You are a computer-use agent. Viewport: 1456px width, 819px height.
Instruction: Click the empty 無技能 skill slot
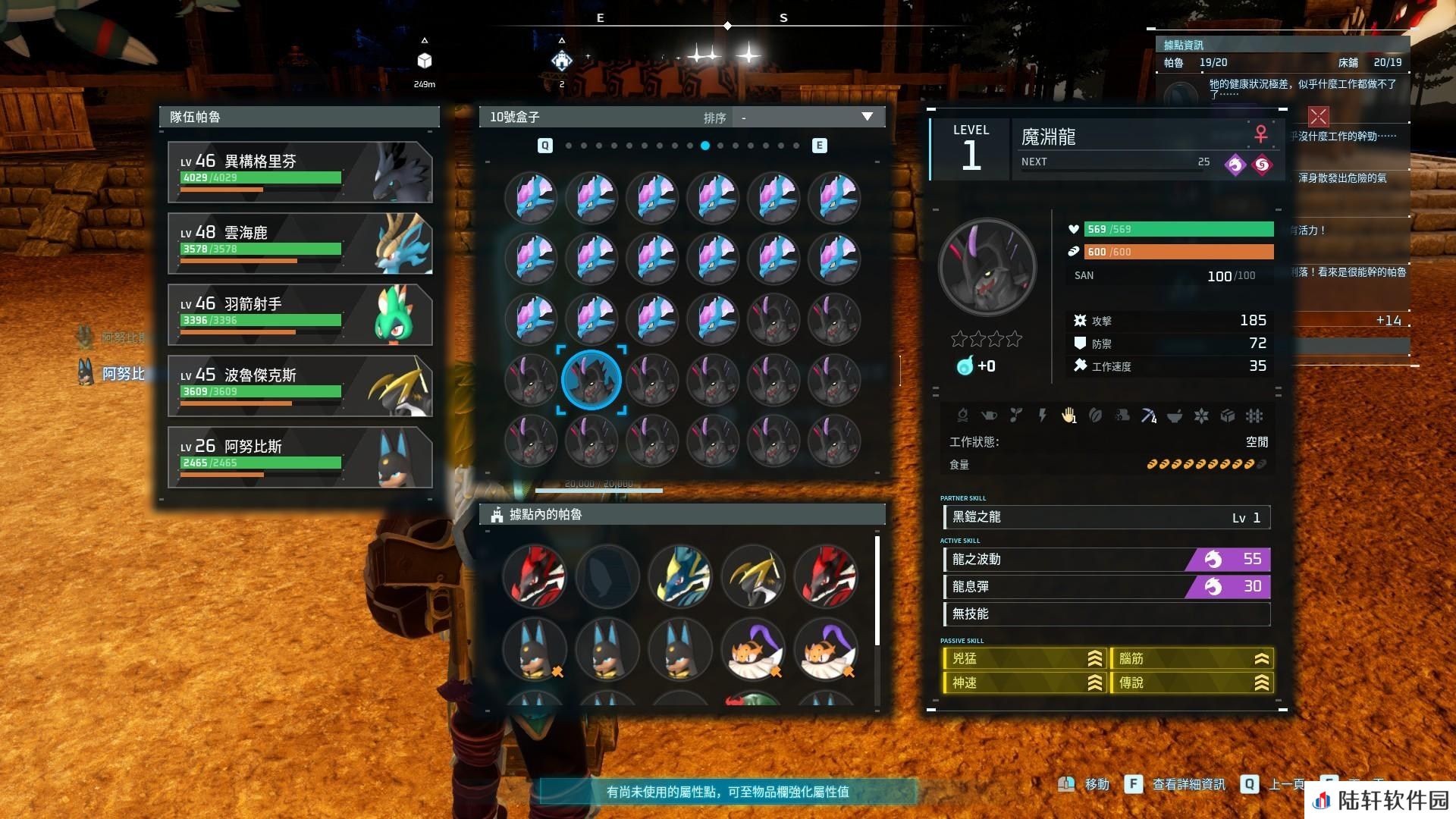tap(1106, 614)
